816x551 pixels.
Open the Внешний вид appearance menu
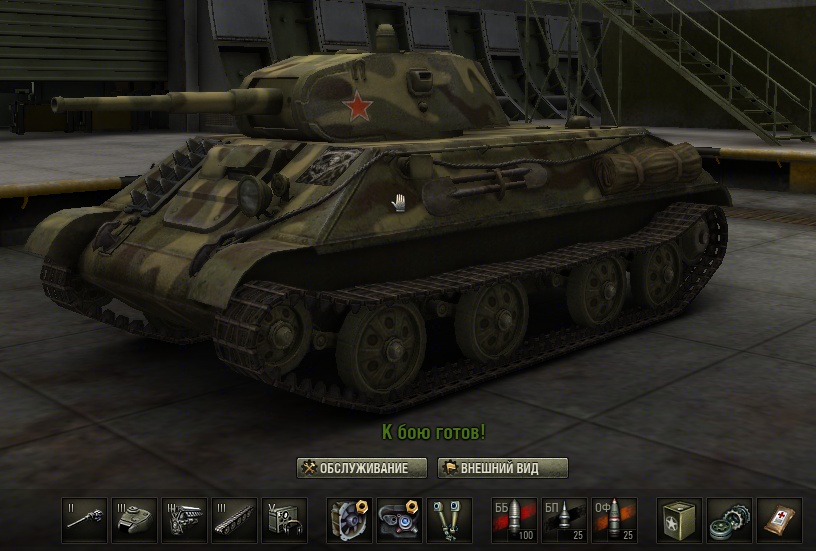503,468
